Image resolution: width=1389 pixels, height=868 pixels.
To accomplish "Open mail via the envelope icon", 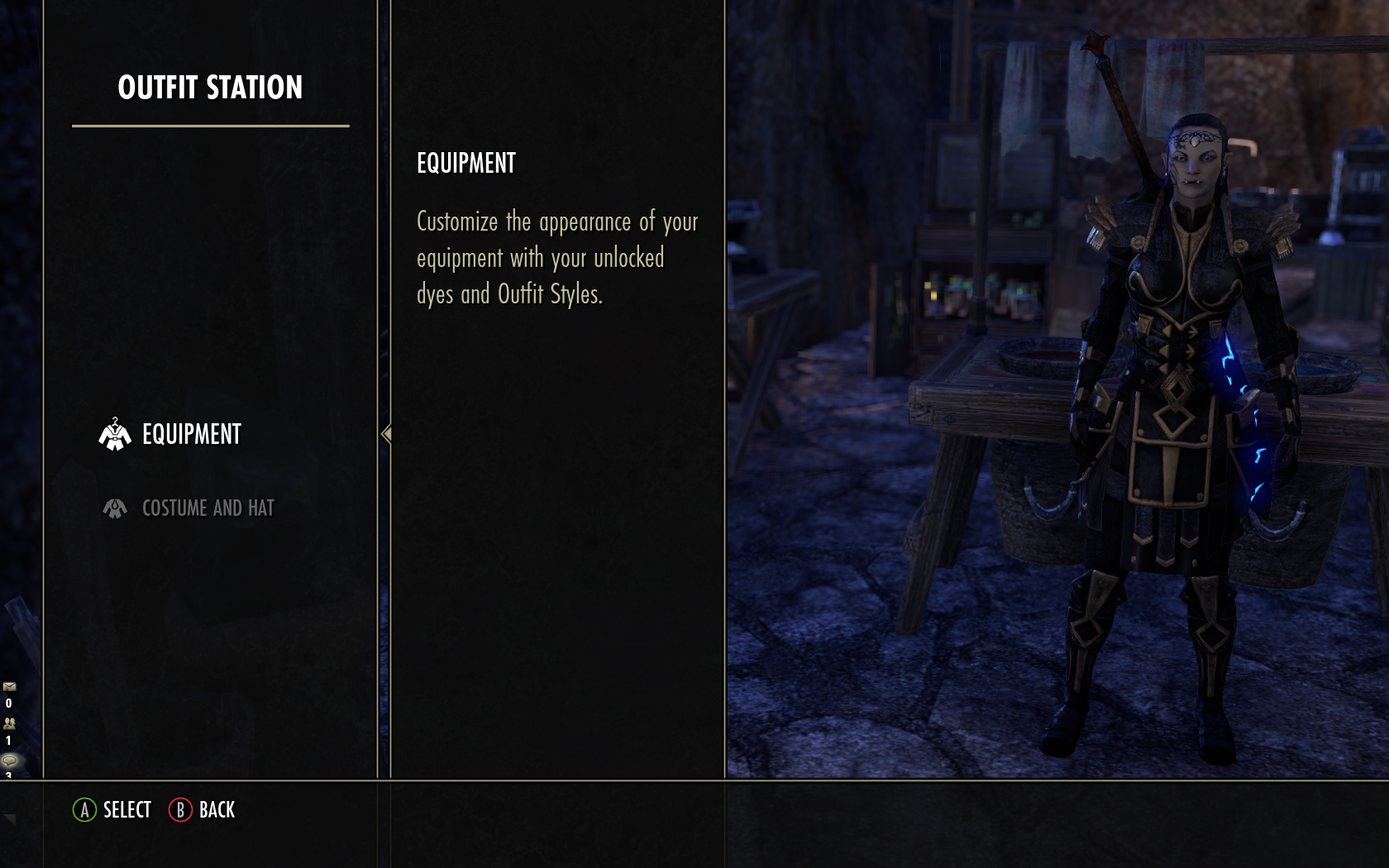I will point(9,684).
